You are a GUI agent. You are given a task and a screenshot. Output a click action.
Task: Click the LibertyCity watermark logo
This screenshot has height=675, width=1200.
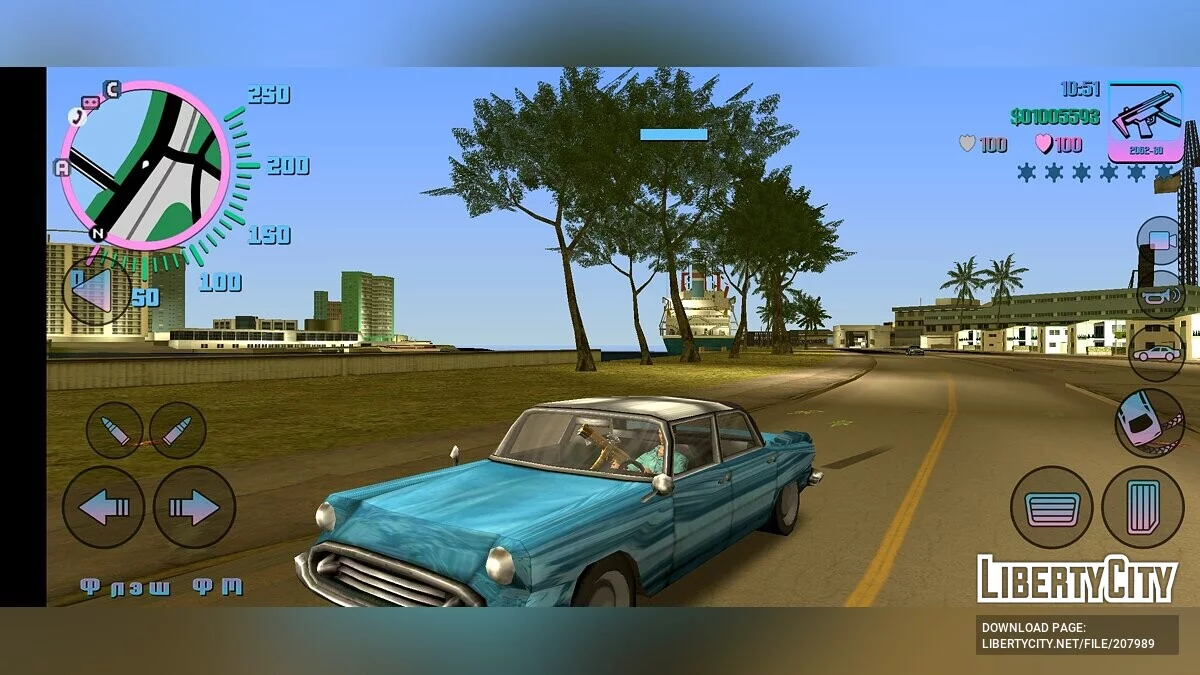[x=1076, y=579]
